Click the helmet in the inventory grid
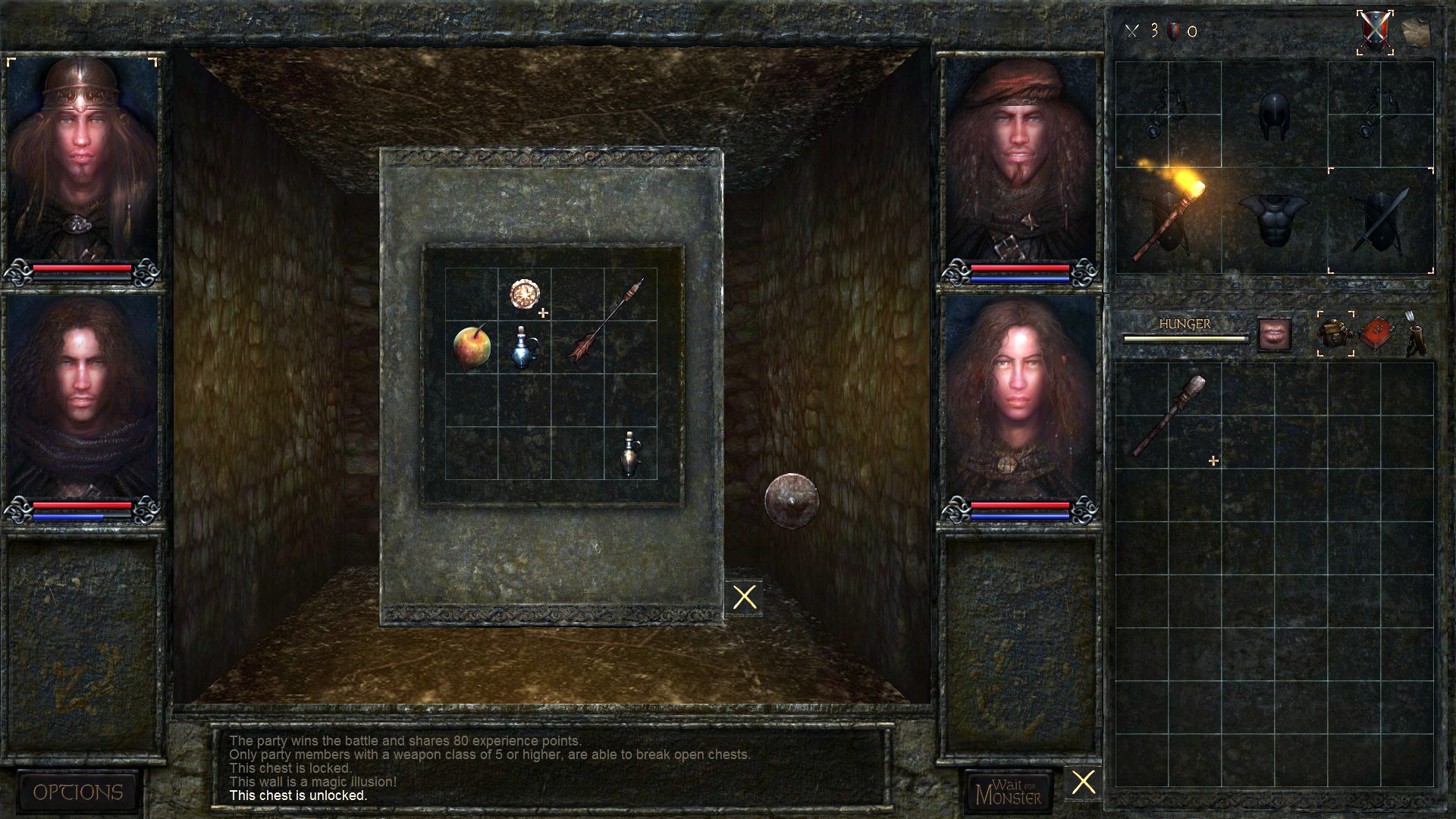1456x819 pixels. tap(1274, 114)
